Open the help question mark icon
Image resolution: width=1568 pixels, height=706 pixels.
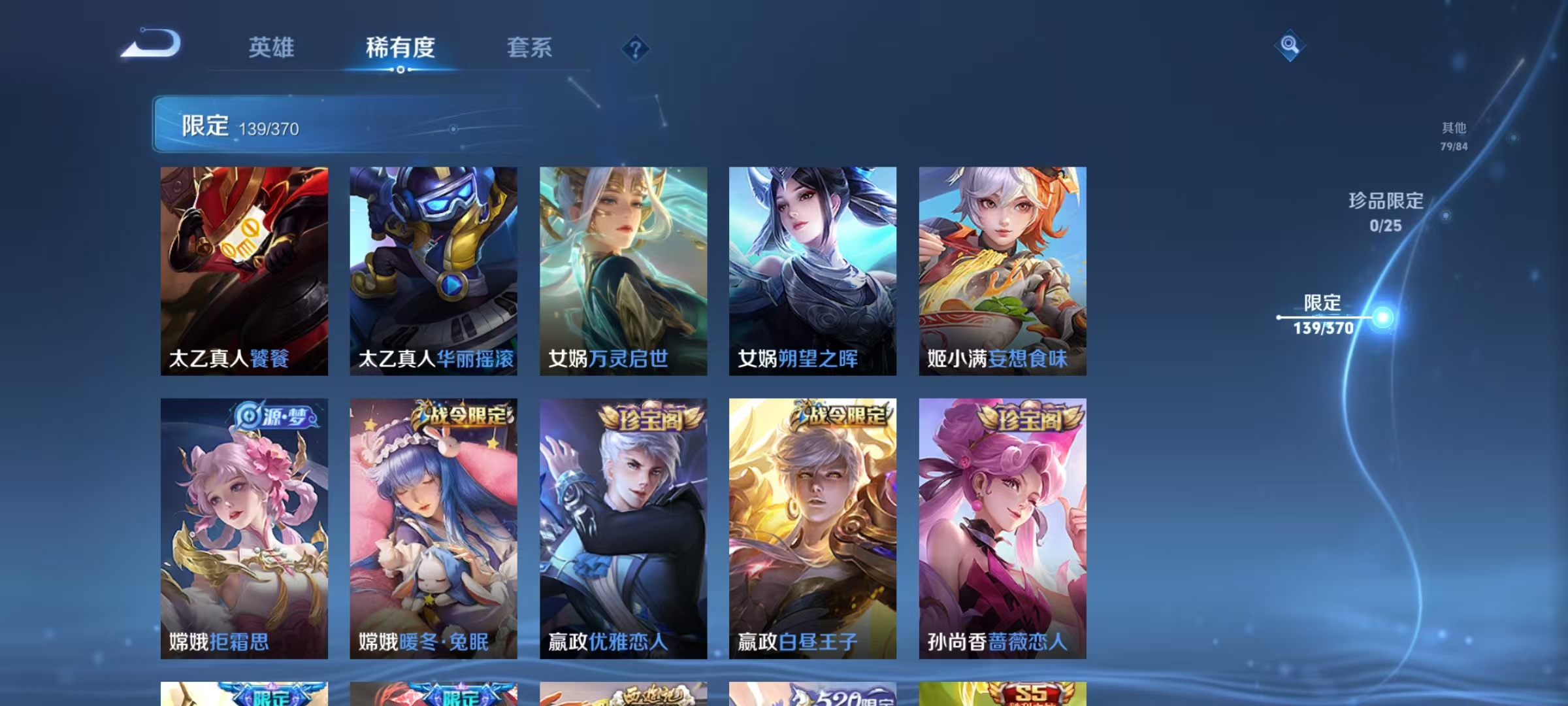[636, 49]
